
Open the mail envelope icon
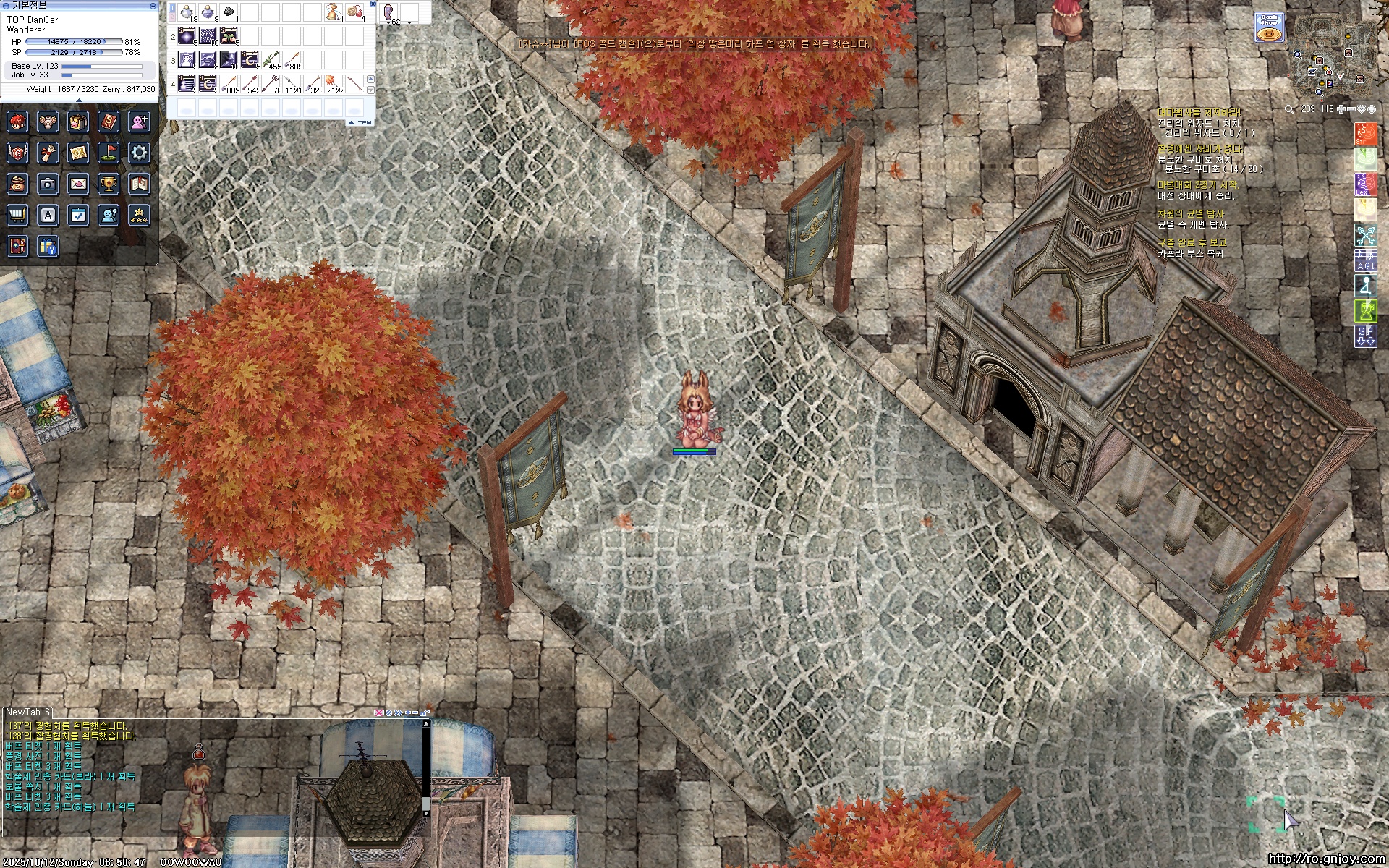coord(78,184)
